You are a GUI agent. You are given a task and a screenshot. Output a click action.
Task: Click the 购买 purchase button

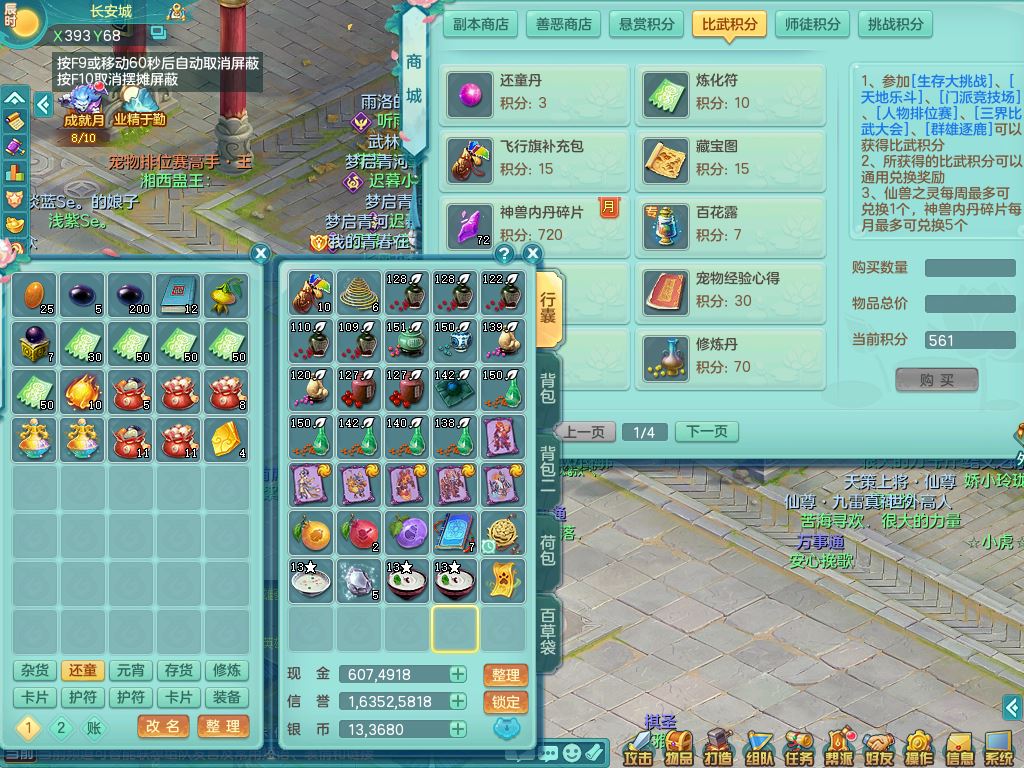point(936,380)
